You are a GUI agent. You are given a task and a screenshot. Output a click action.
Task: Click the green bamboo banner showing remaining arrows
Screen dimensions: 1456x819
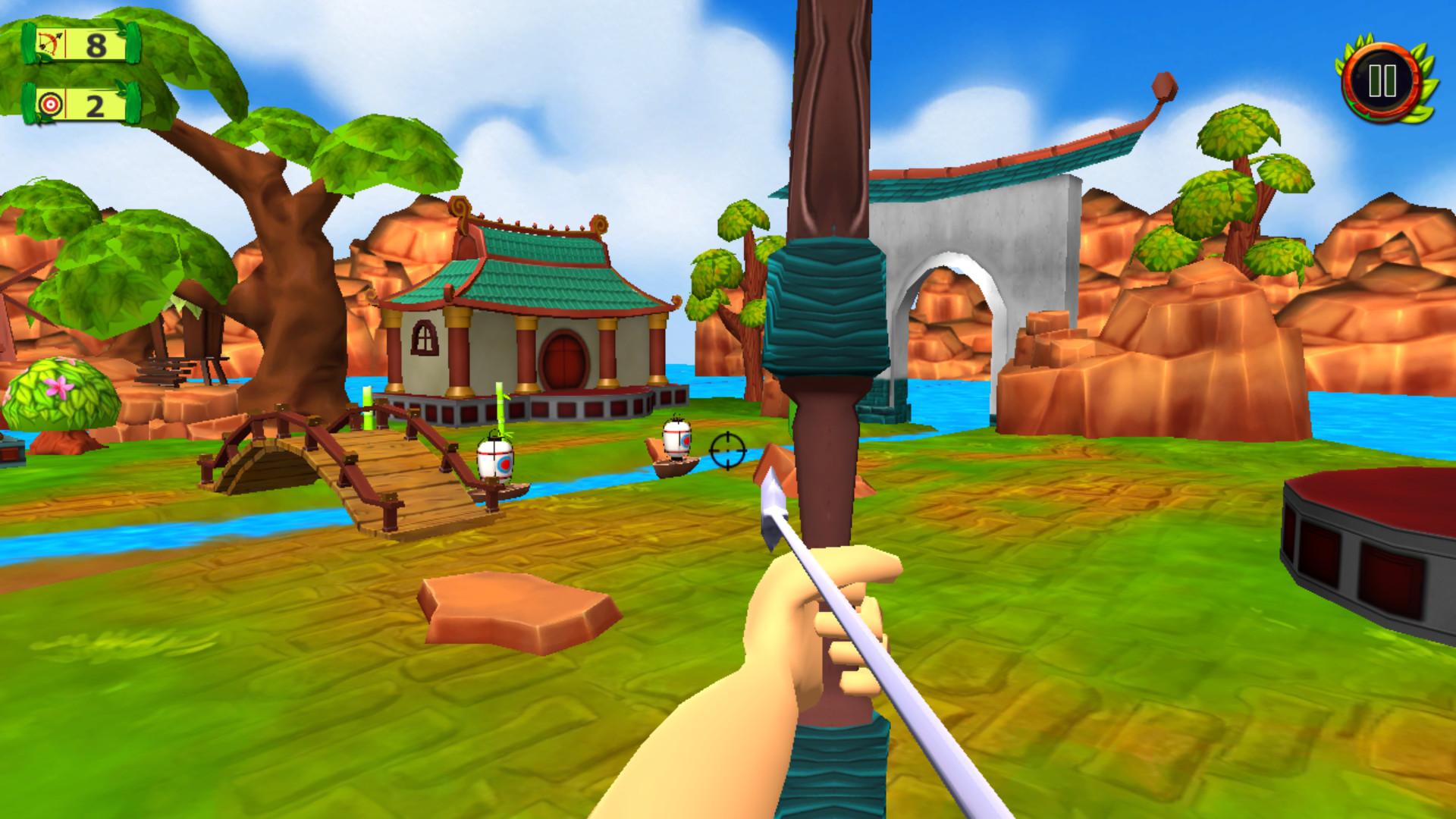coord(80,45)
